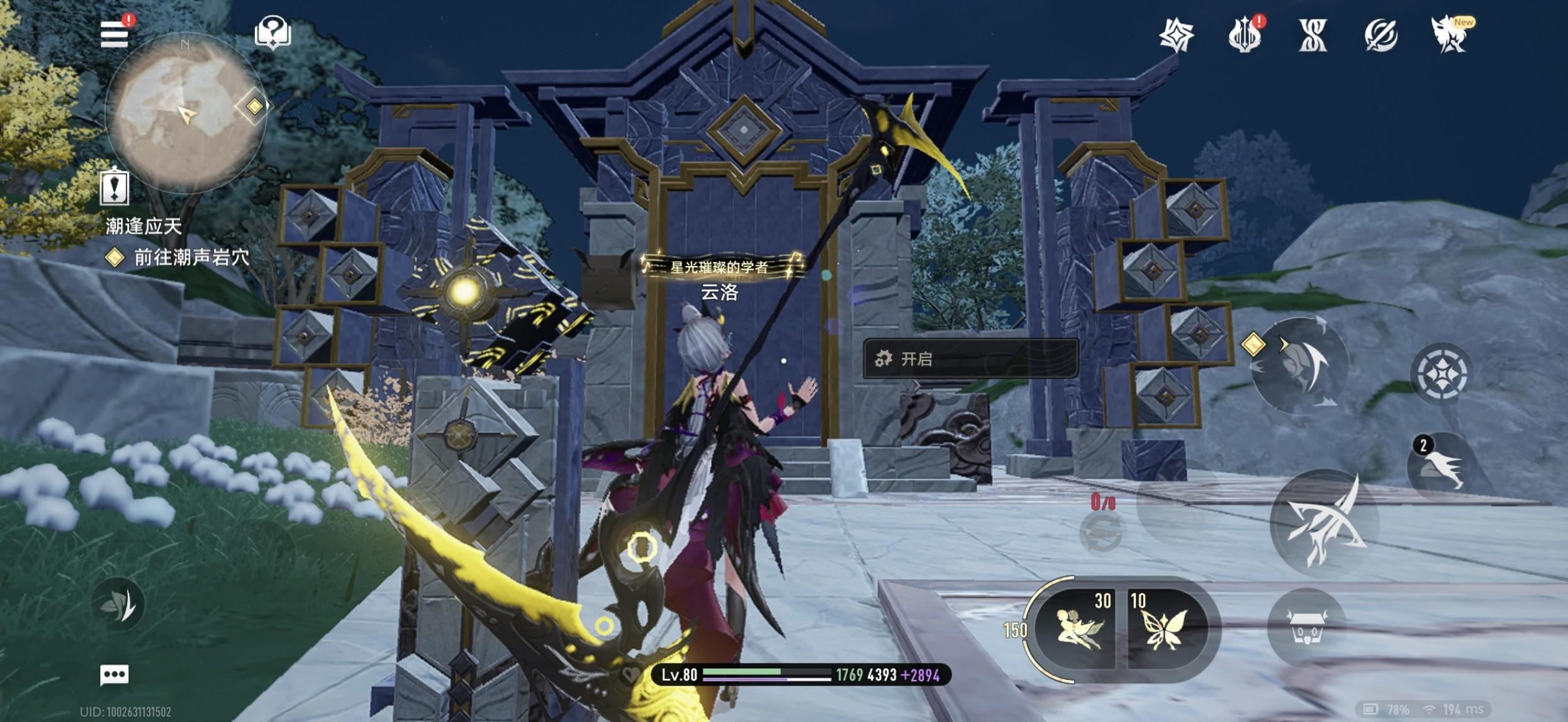The width and height of the screenshot is (1568, 722).
Task: Activate the fairy skill with cost 30
Action: tap(1077, 628)
